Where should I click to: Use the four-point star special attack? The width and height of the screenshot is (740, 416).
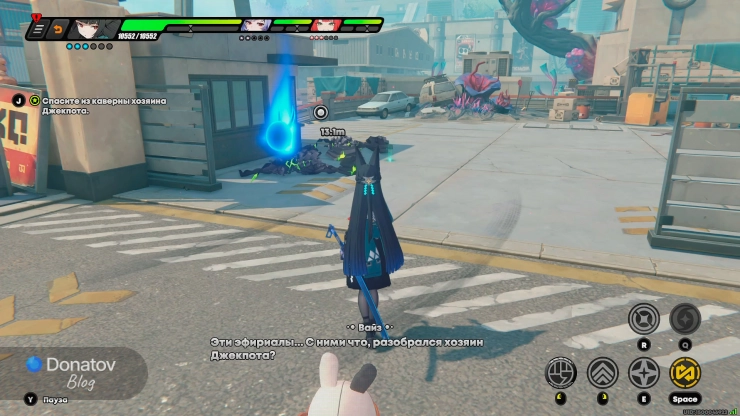[643, 373]
